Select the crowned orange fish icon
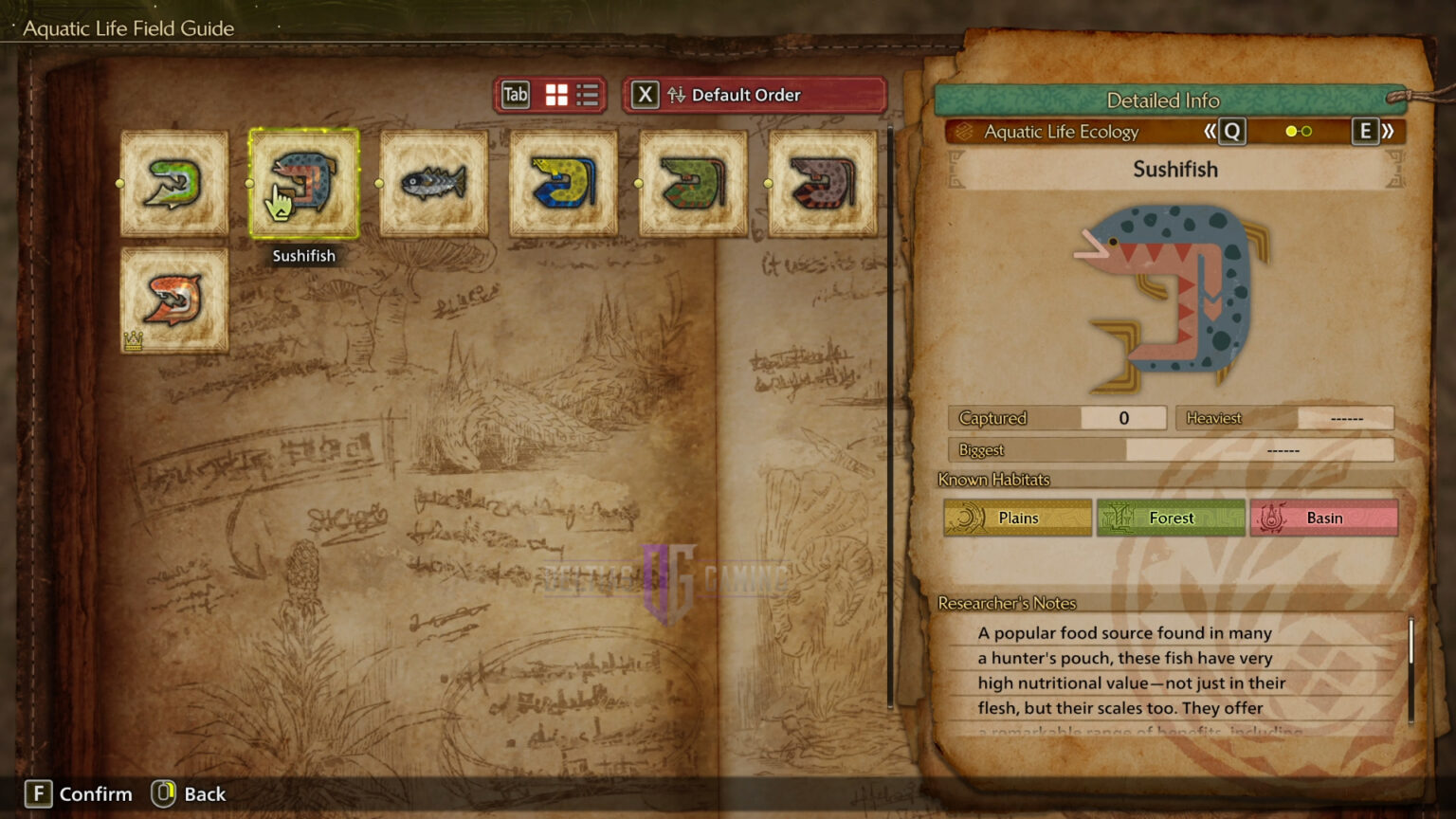This screenshot has width=1456, height=819. pyautogui.click(x=173, y=301)
